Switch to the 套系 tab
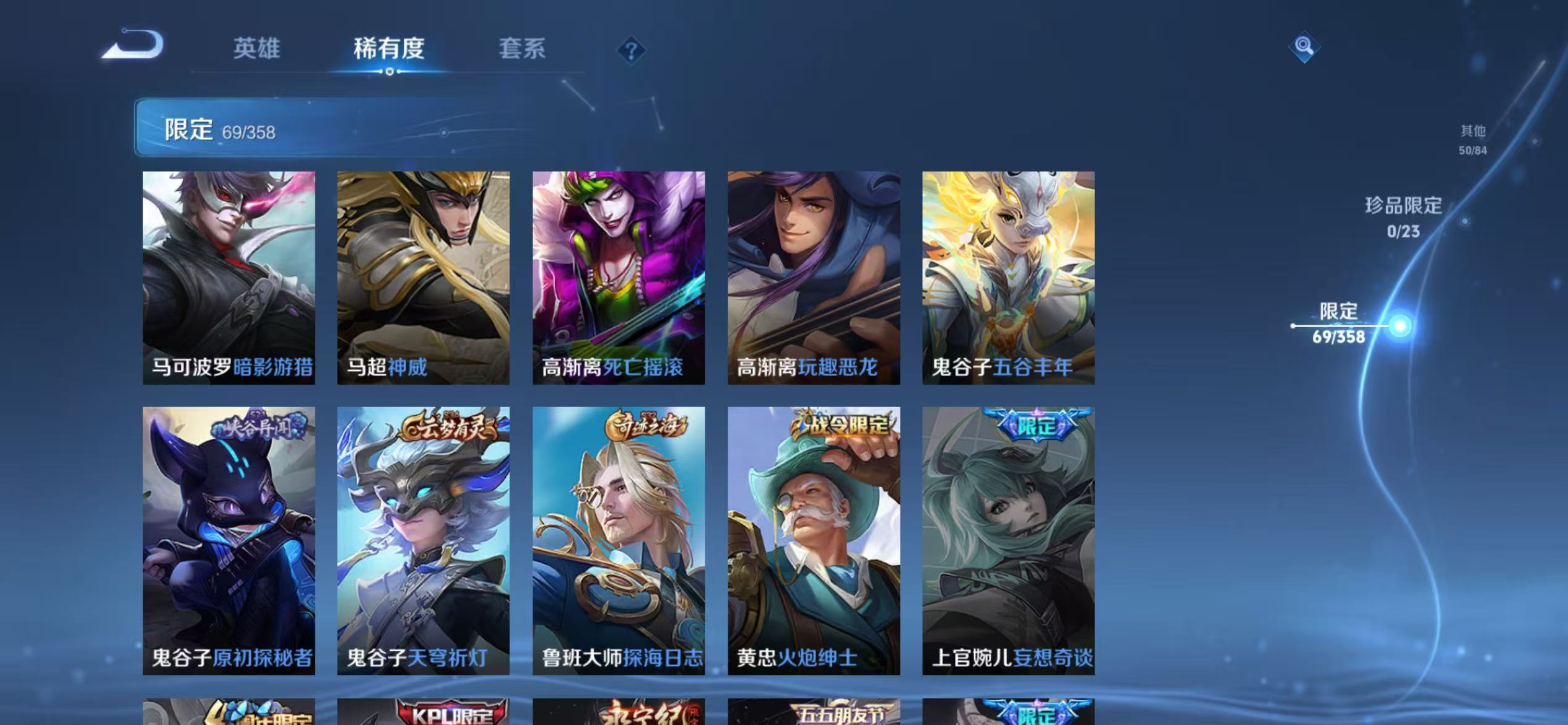This screenshot has width=1568, height=725. 523,50
